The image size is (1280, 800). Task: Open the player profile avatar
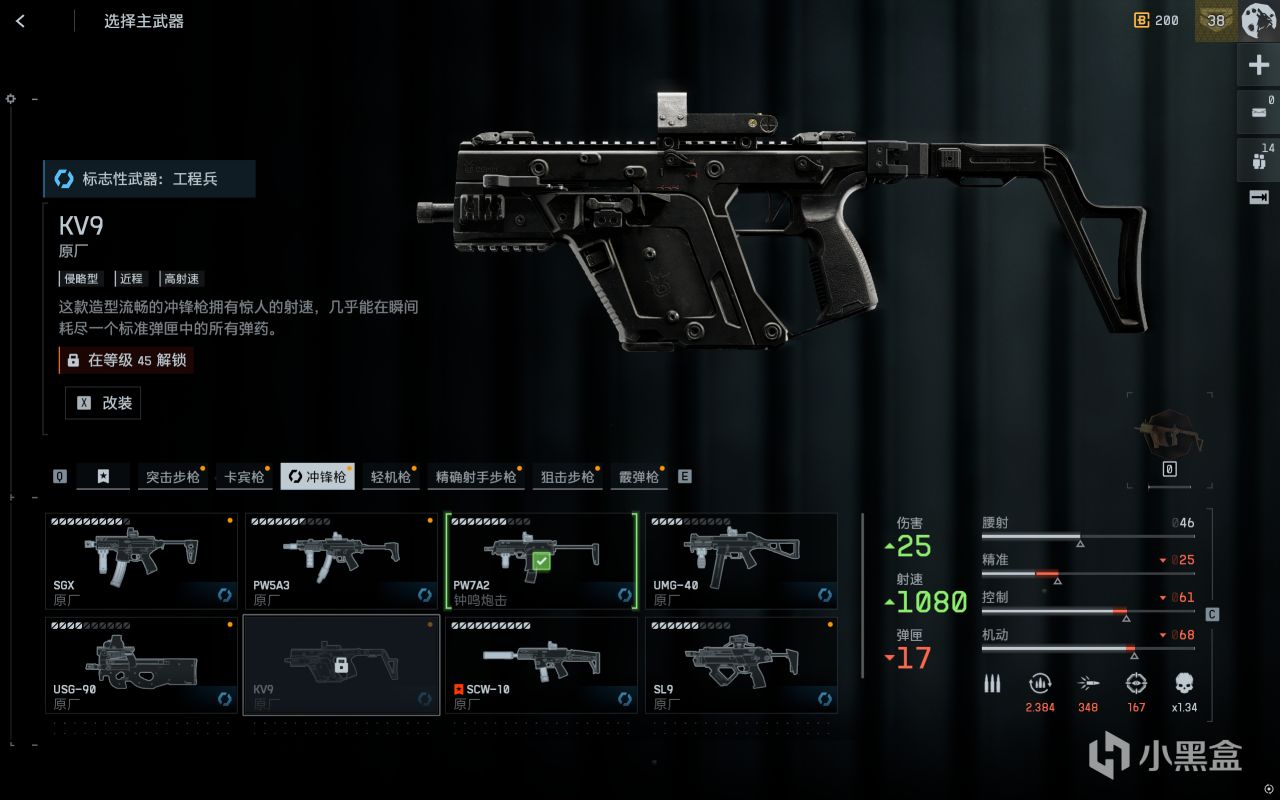click(x=1259, y=21)
